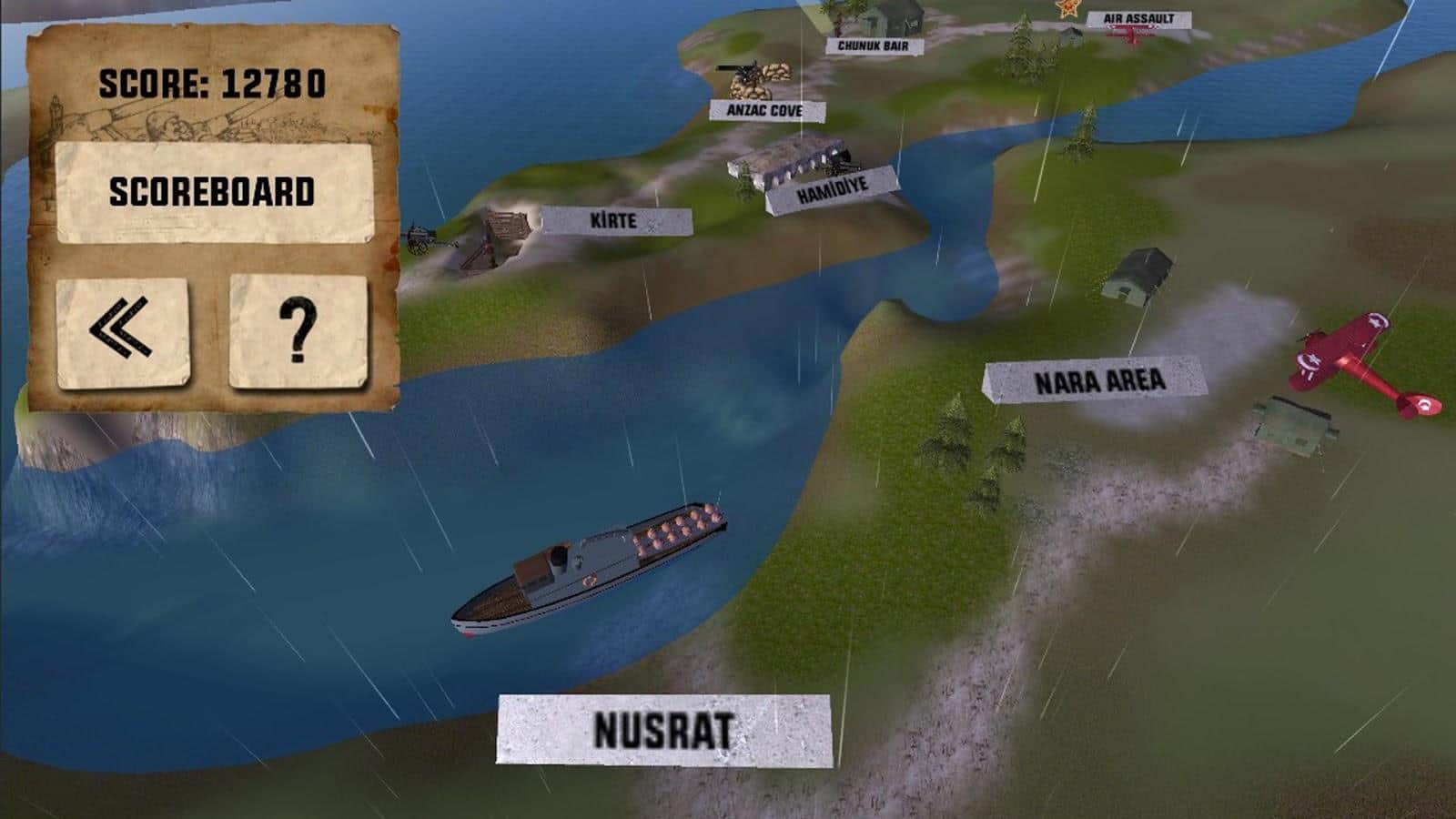1456x819 pixels.
Task: Open the Air Assault mission
Action: point(1137,18)
